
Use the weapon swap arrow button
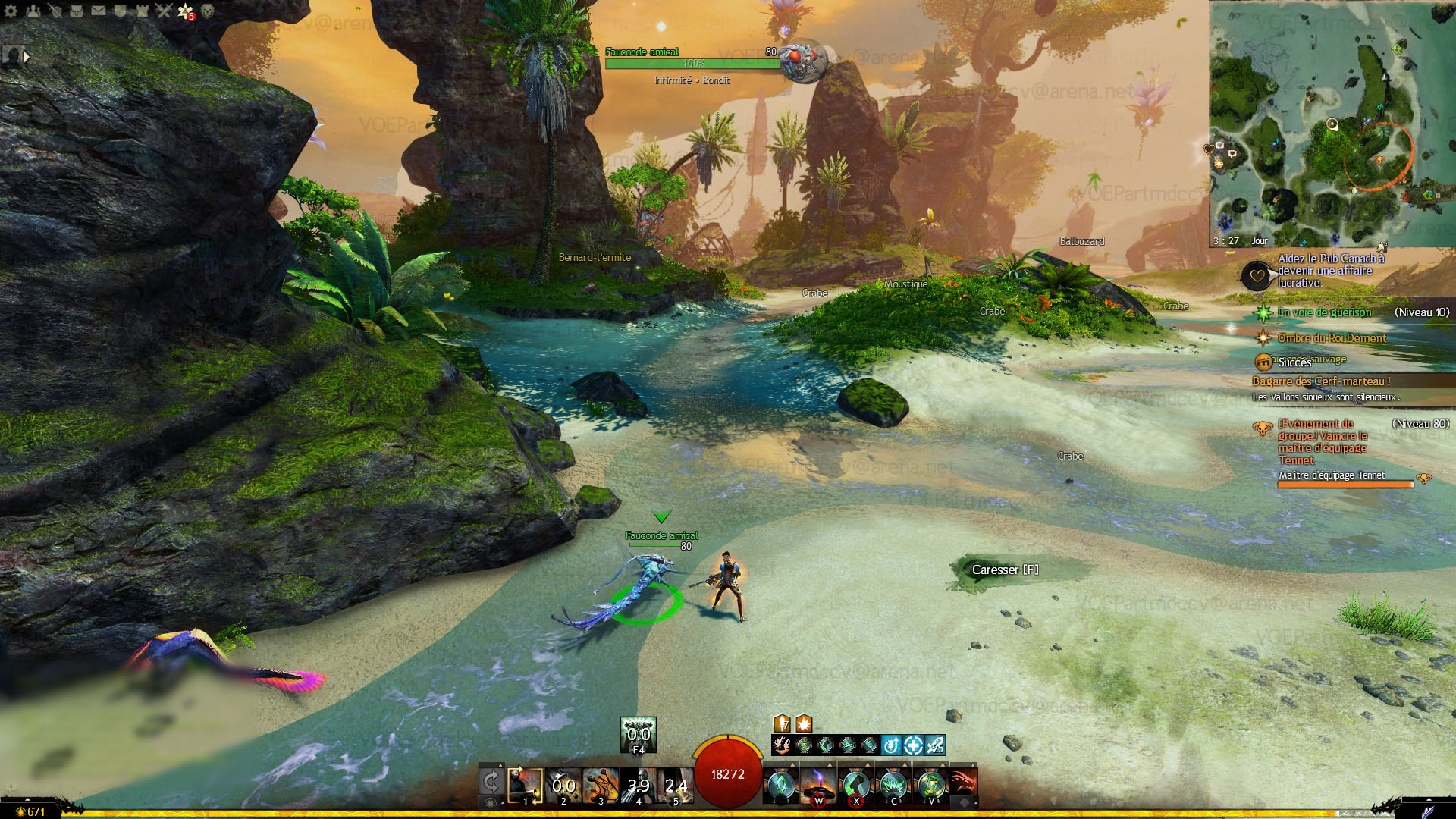tap(491, 783)
